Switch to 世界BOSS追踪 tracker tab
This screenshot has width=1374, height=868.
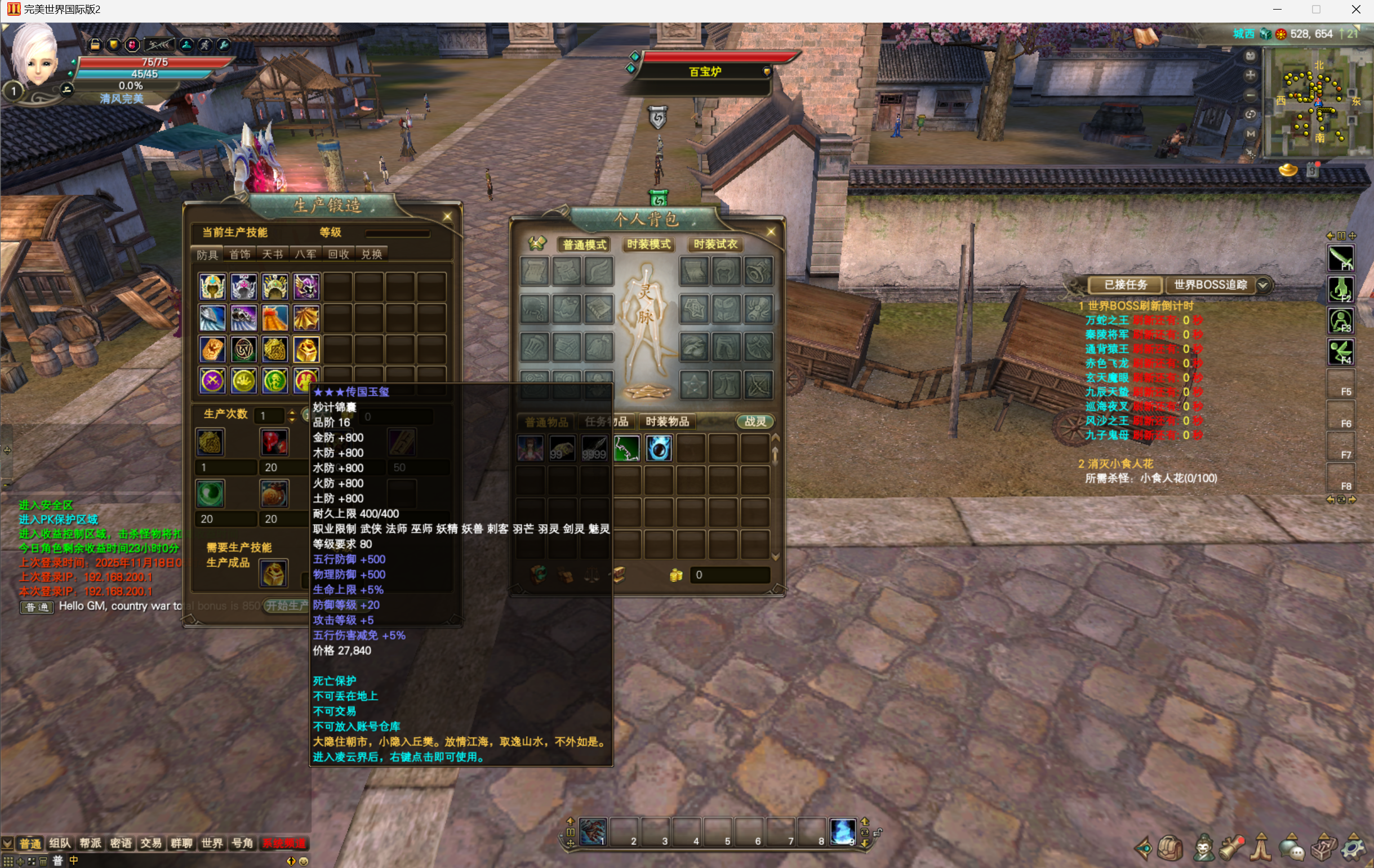click(1210, 285)
